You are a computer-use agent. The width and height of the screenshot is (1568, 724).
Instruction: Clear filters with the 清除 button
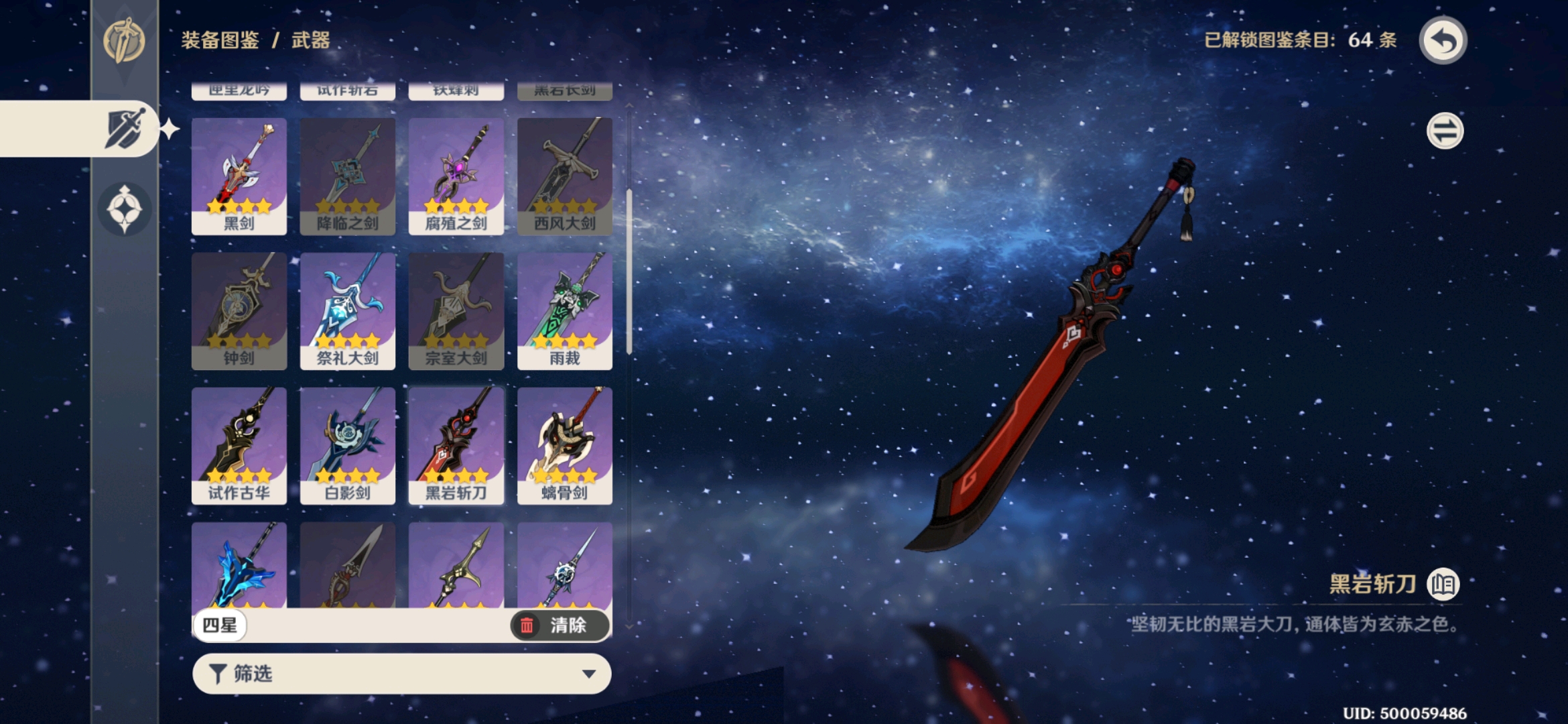pyautogui.click(x=560, y=625)
